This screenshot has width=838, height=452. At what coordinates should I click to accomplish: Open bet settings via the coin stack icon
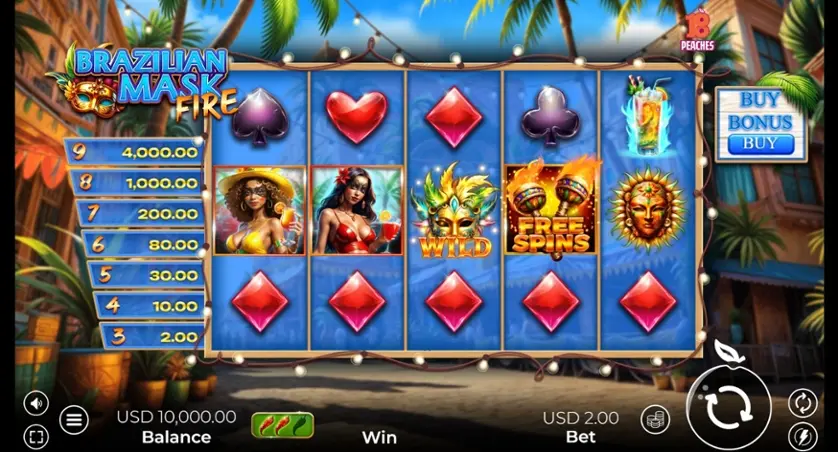[655, 419]
